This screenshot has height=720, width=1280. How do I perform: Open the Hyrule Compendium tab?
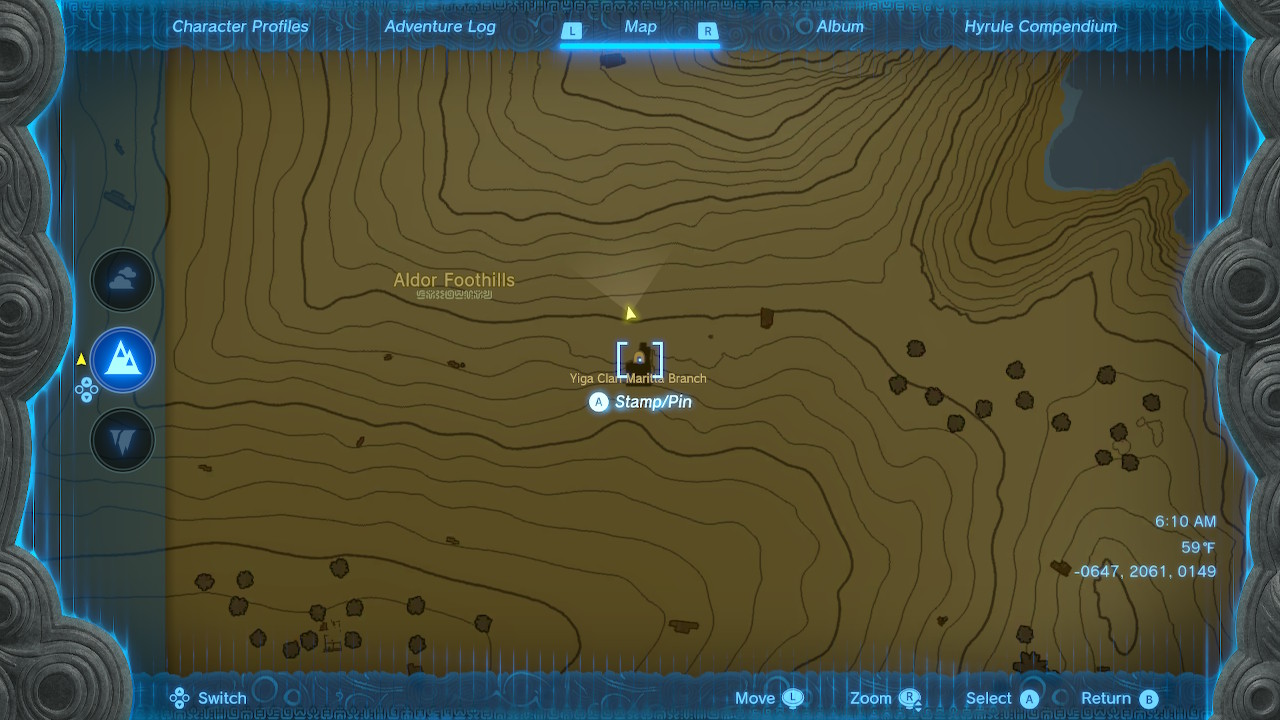[1038, 26]
